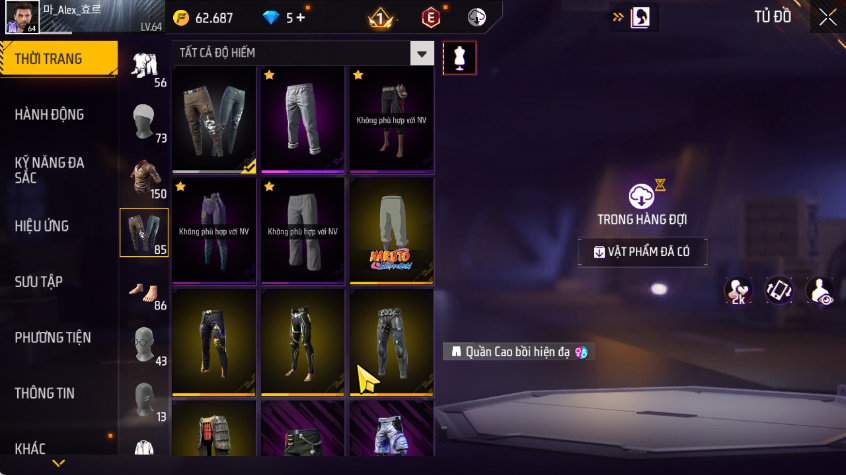Choose the head category showing 73
The width and height of the screenshot is (846, 475).
click(x=144, y=123)
